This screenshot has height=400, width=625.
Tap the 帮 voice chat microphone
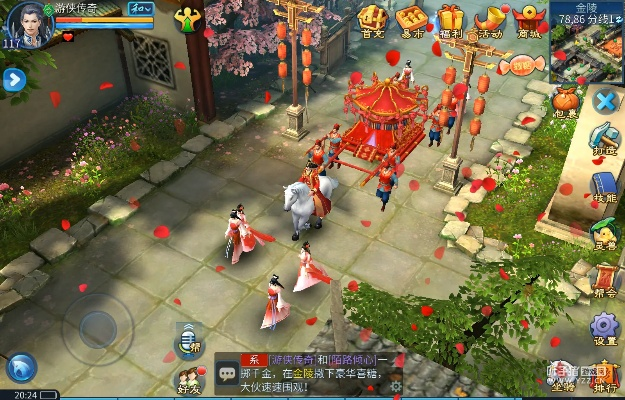(x=188, y=340)
